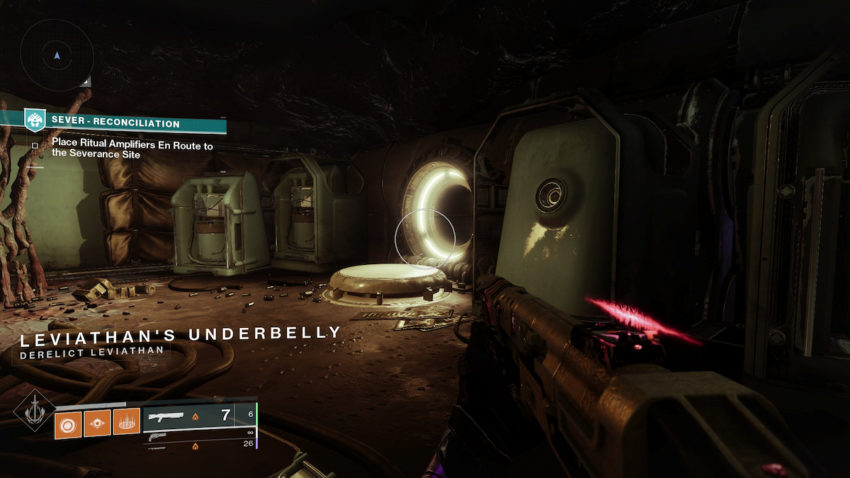Select the equipped shotgun weapon slot
The width and height of the screenshot is (850, 478).
pos(193,415)
